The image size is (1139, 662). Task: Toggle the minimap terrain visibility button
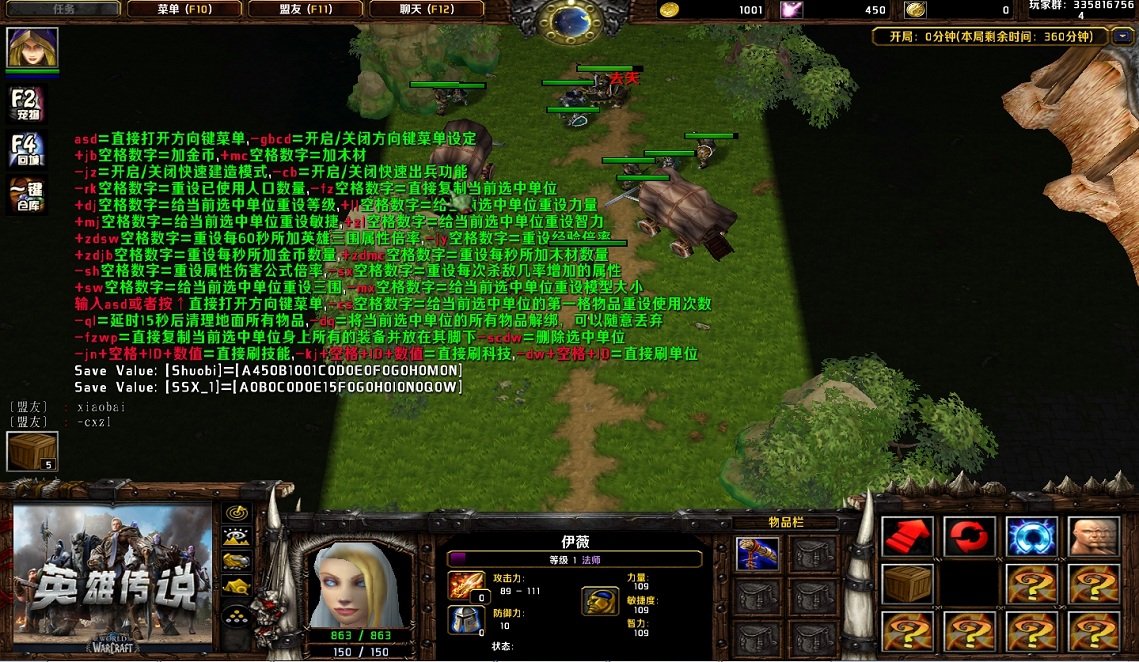[236, 536]
